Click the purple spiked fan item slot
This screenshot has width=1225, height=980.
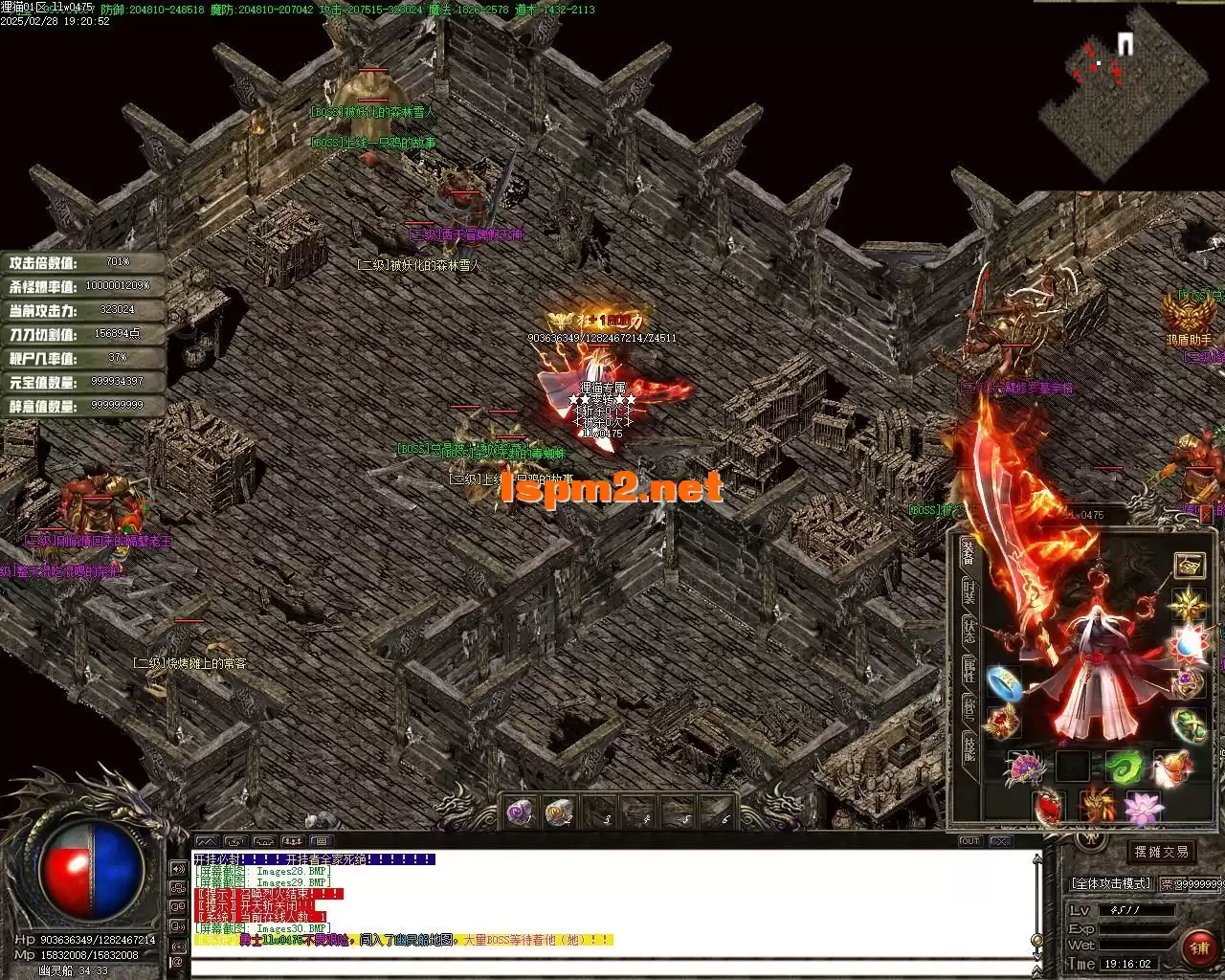1025,768
